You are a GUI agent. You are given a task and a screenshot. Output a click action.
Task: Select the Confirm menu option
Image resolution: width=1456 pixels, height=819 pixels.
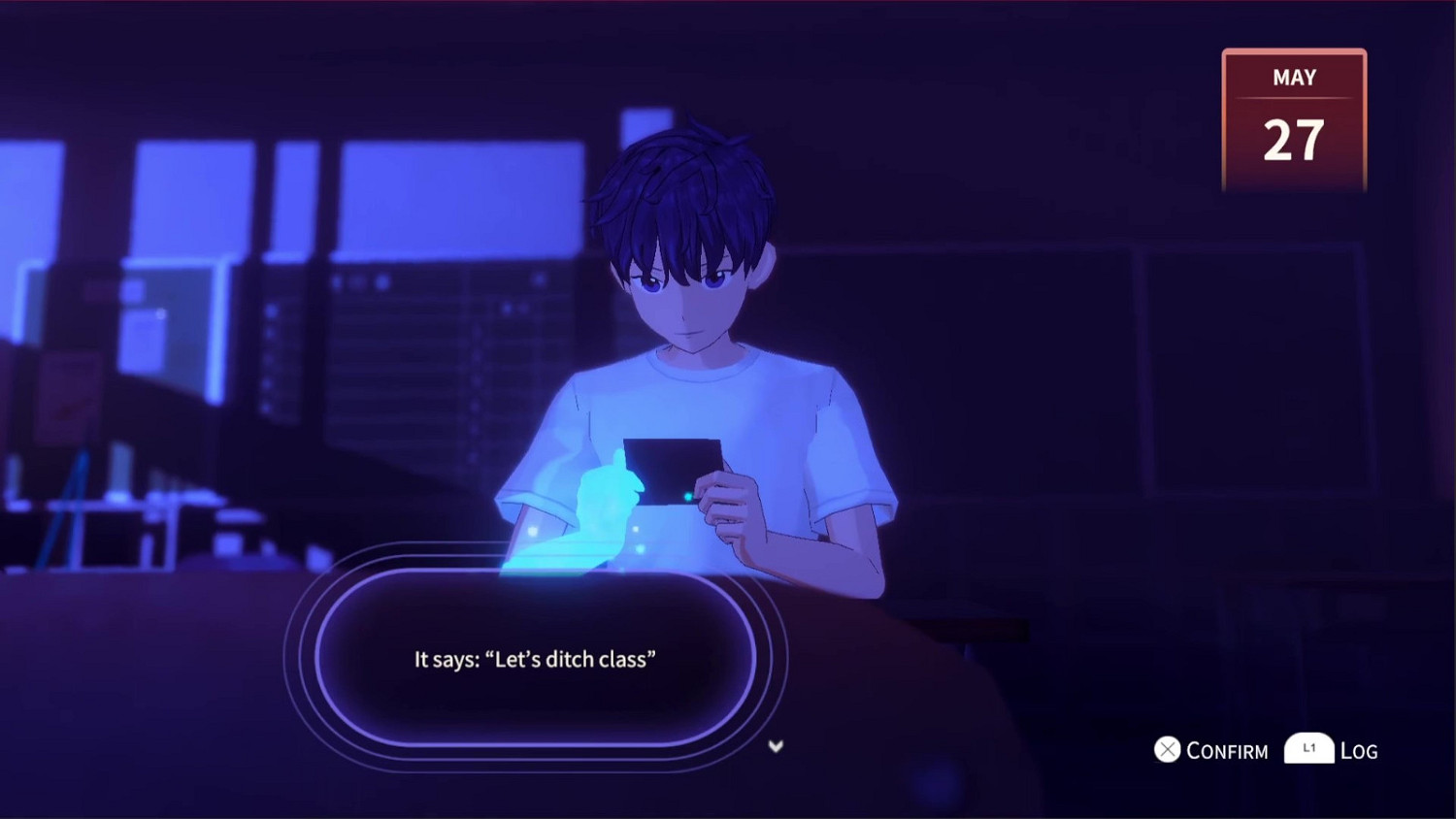pos(1226,749)
